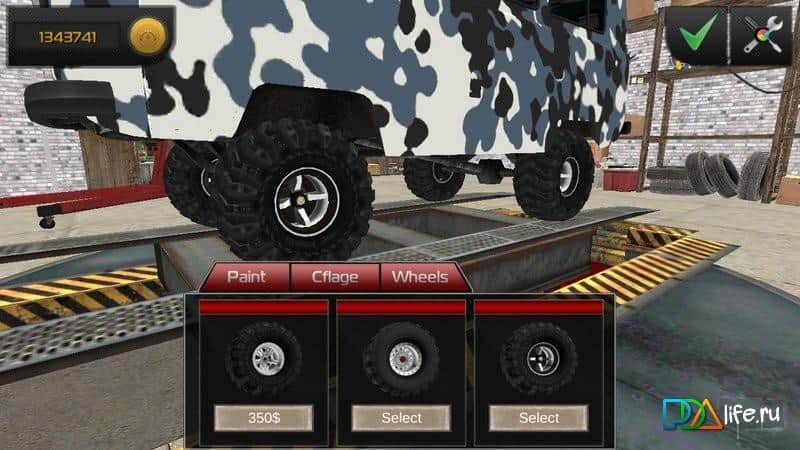Viewport: 800px width, 450px height.
Task: Tap the gold coin icon beside the money
Action: tap(145, 37)
